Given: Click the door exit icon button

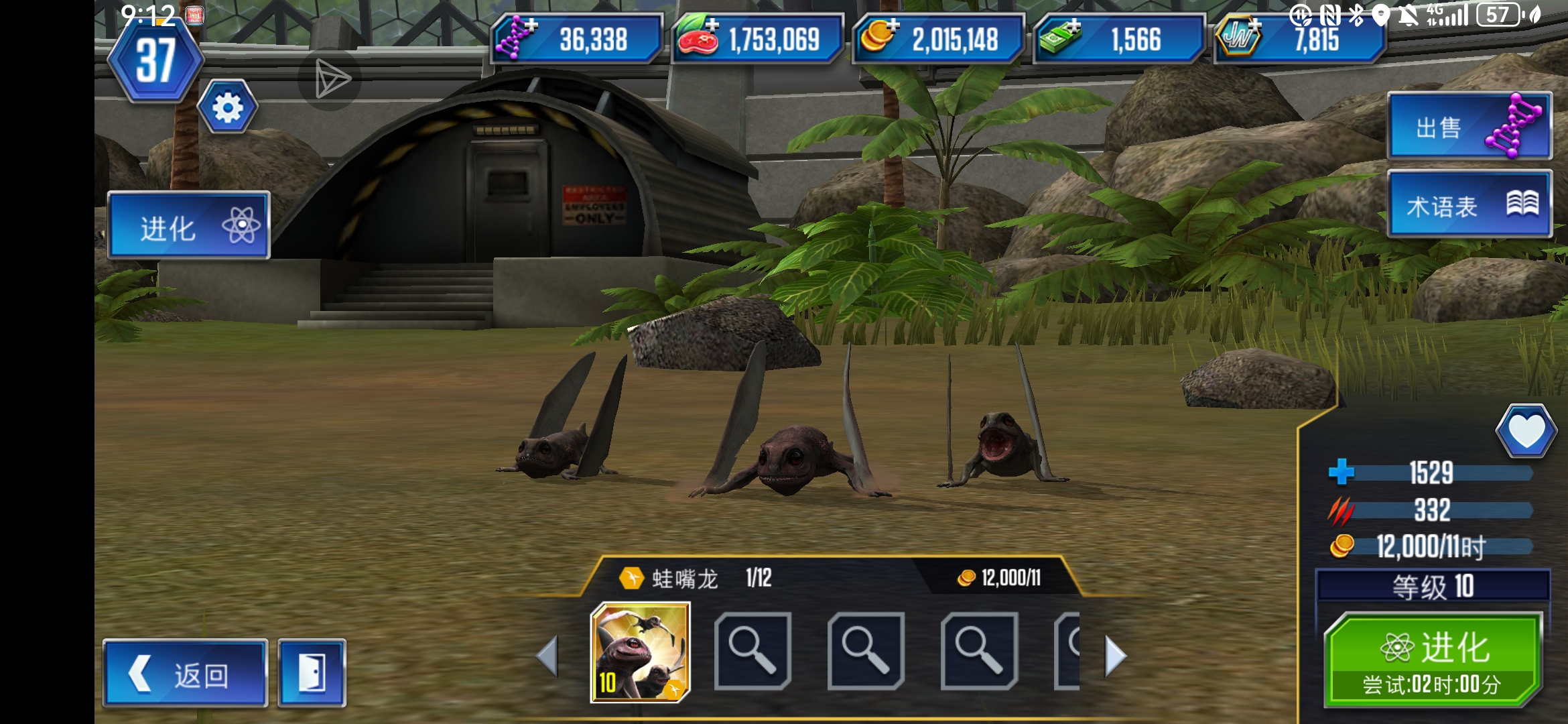Looking at the screenshot, I should (x=312, y=673).
